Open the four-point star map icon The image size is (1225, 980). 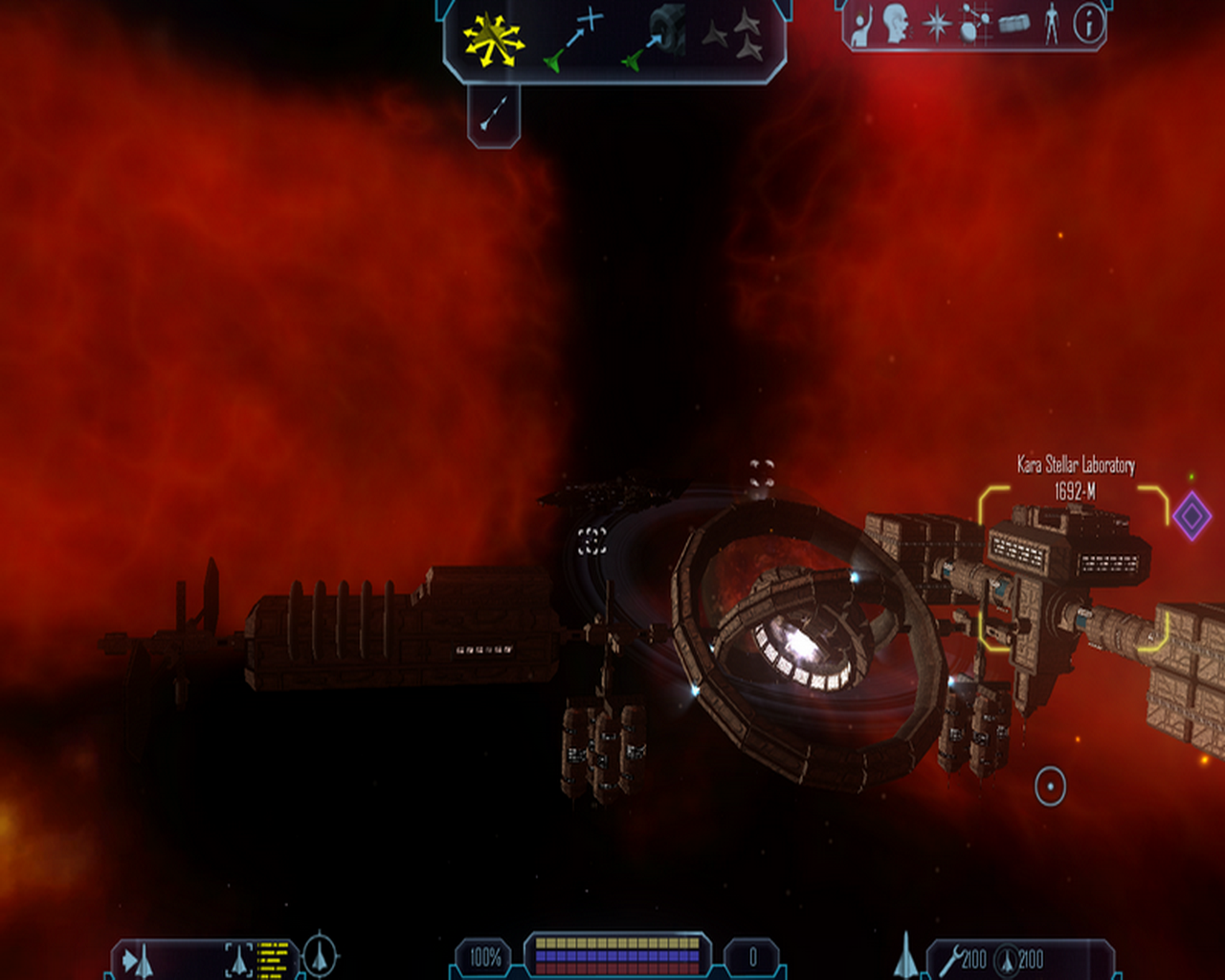click(x=936, y=25)
